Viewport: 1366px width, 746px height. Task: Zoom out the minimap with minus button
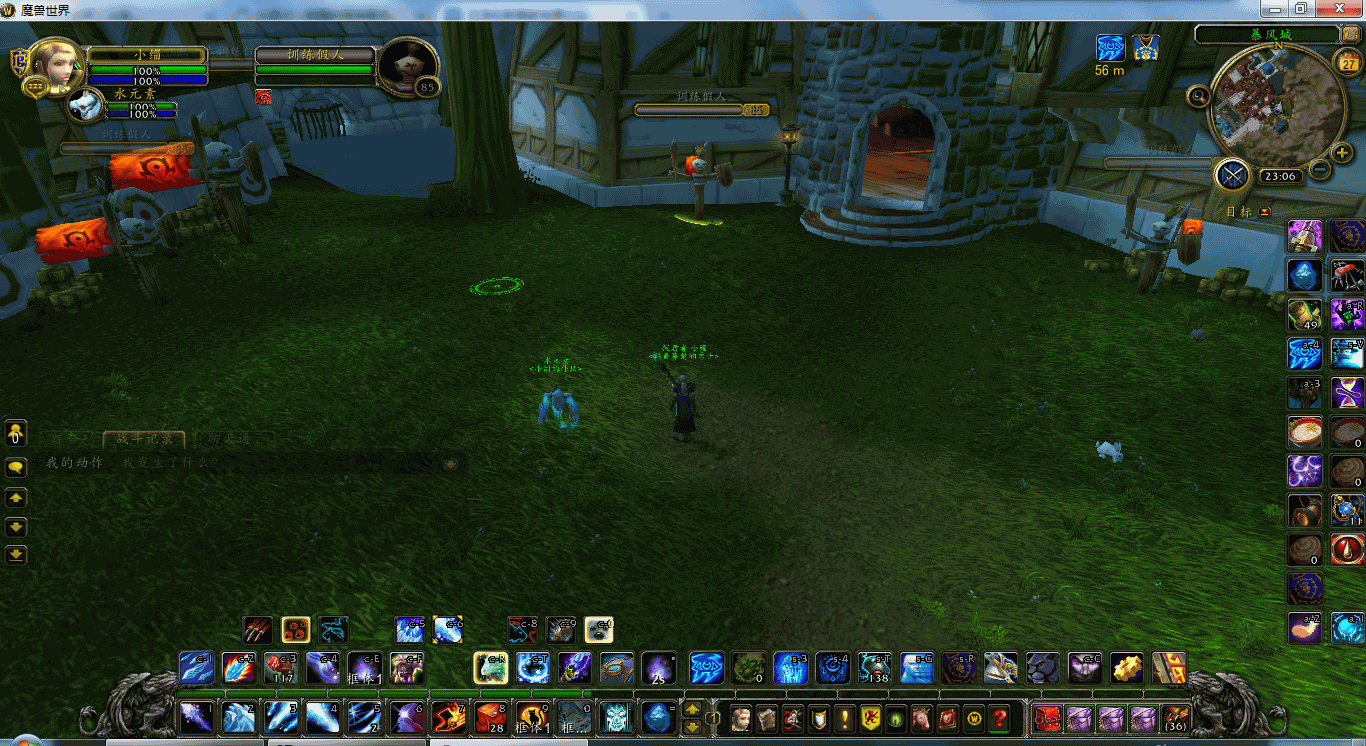click(x=1320, y=170)
